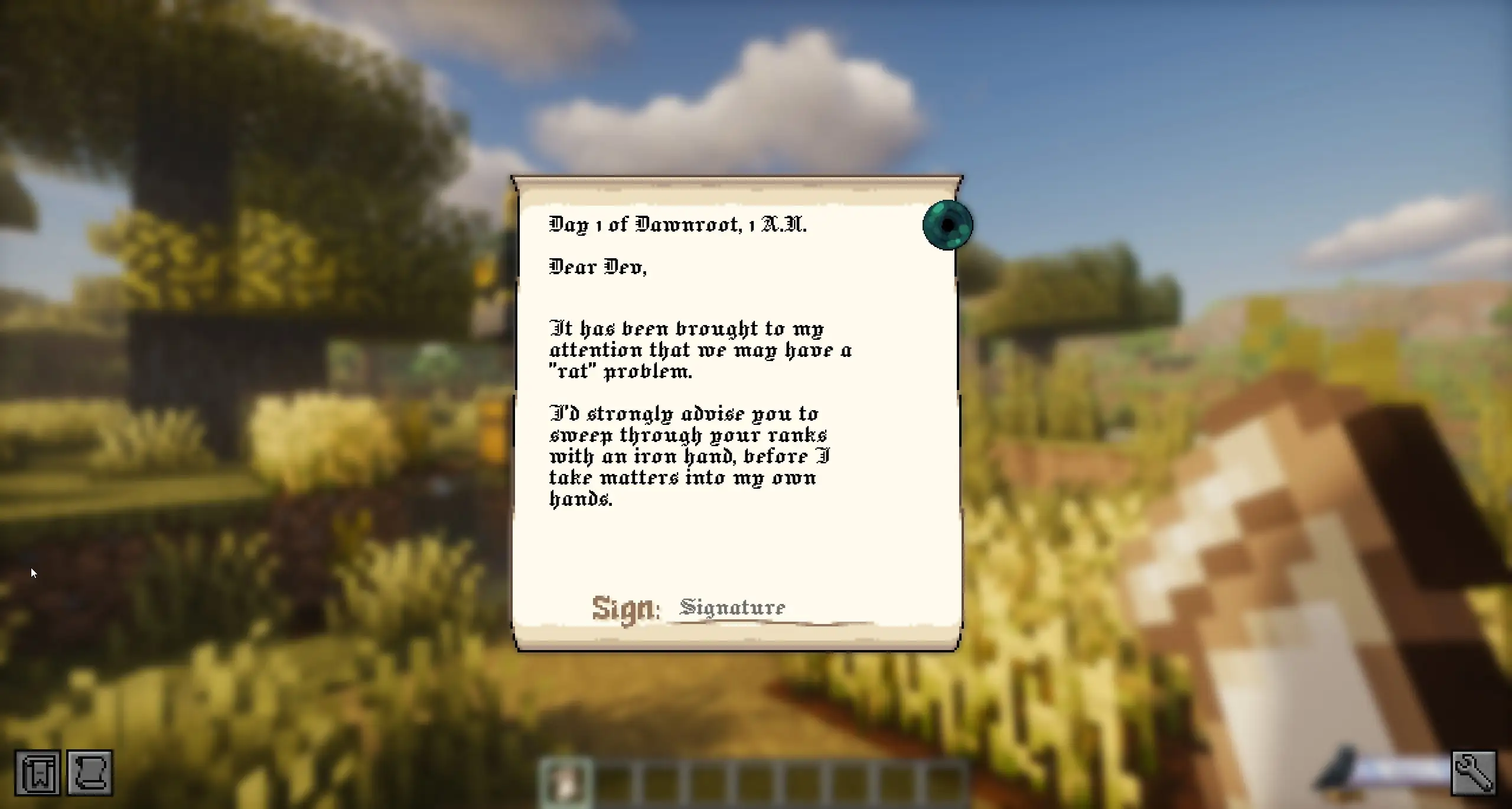Click the wrench settings icon bottom-right
Image resolution: width=1512 pixels, height=809 pixels.
pos(1474,771)
